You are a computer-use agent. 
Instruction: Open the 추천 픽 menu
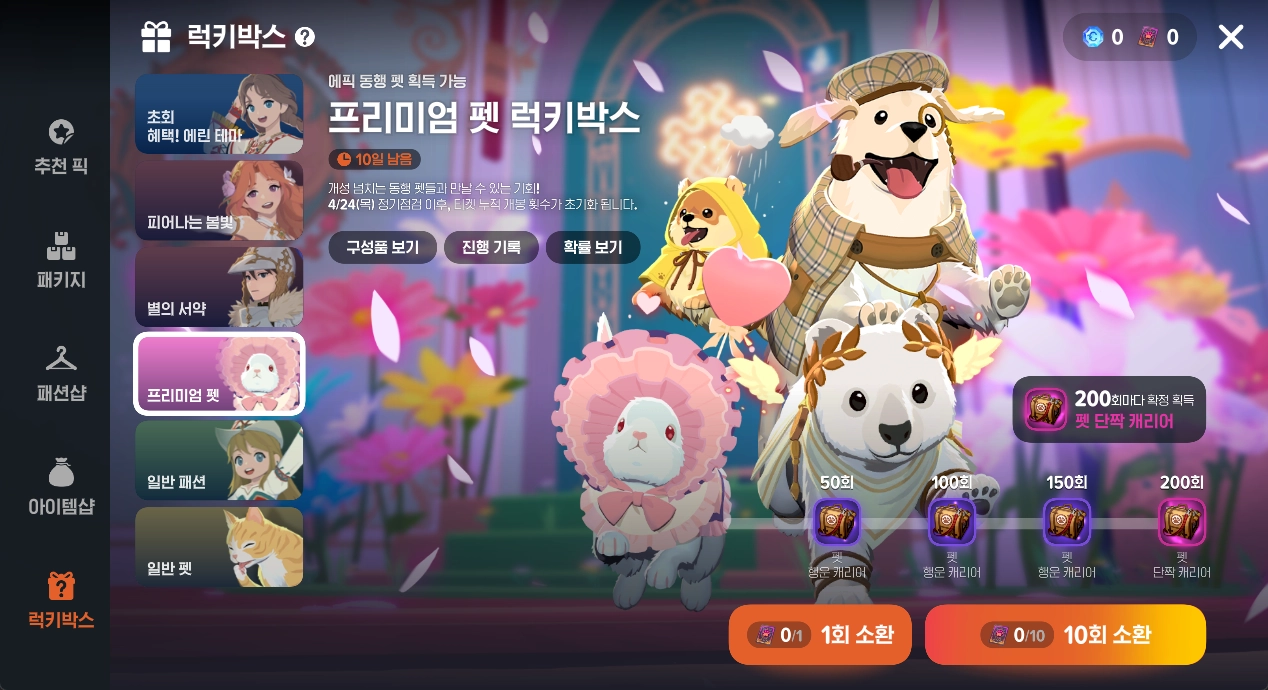[x=61, y=146]
